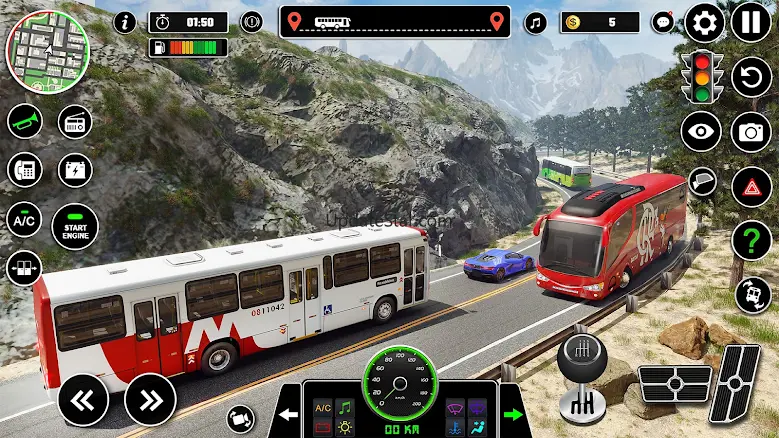779x438 pixels.
Task: Turn on the radio
Action: click(x=75, y=122)
